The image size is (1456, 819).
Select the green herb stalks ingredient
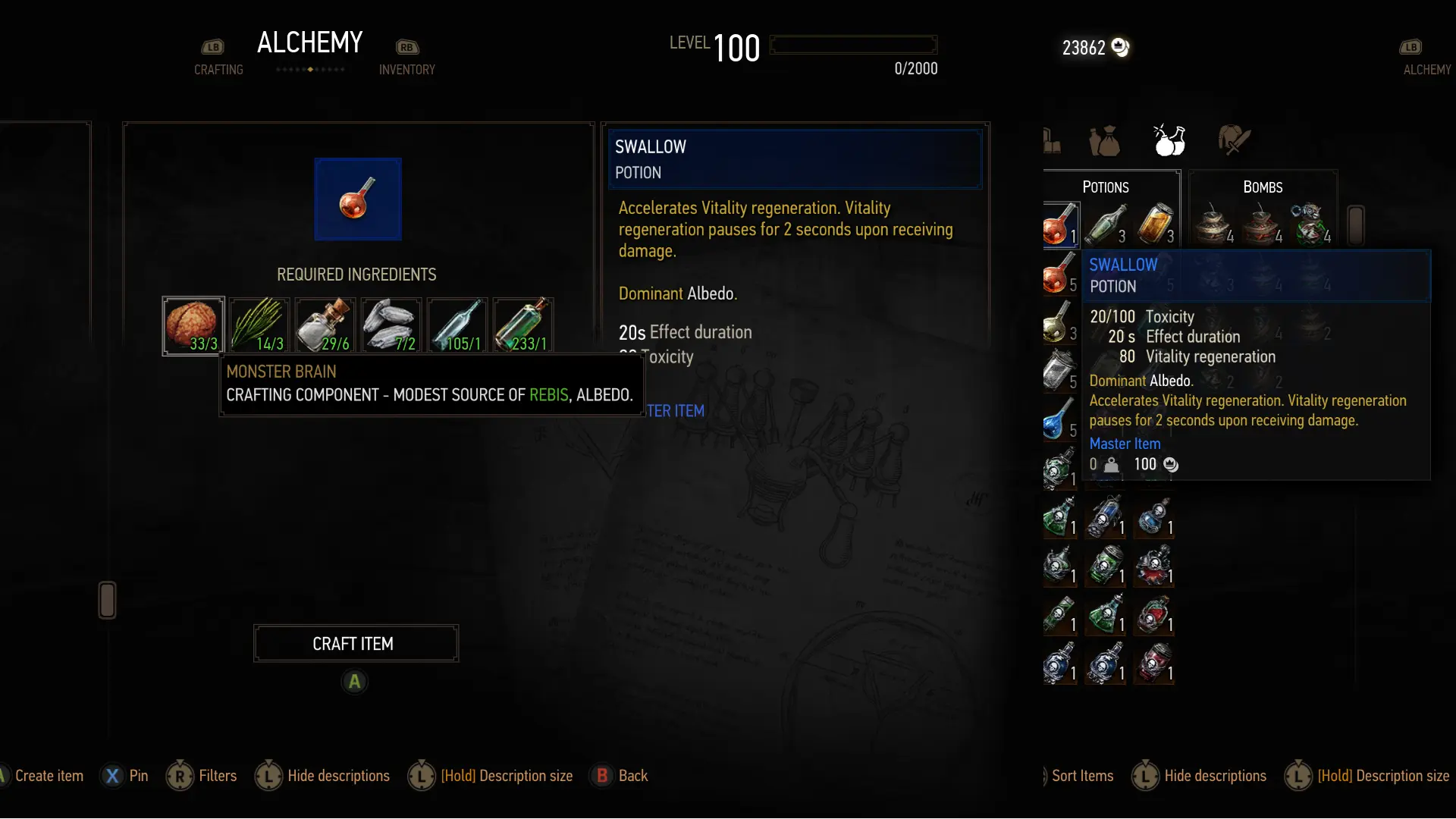pos(259,325)
